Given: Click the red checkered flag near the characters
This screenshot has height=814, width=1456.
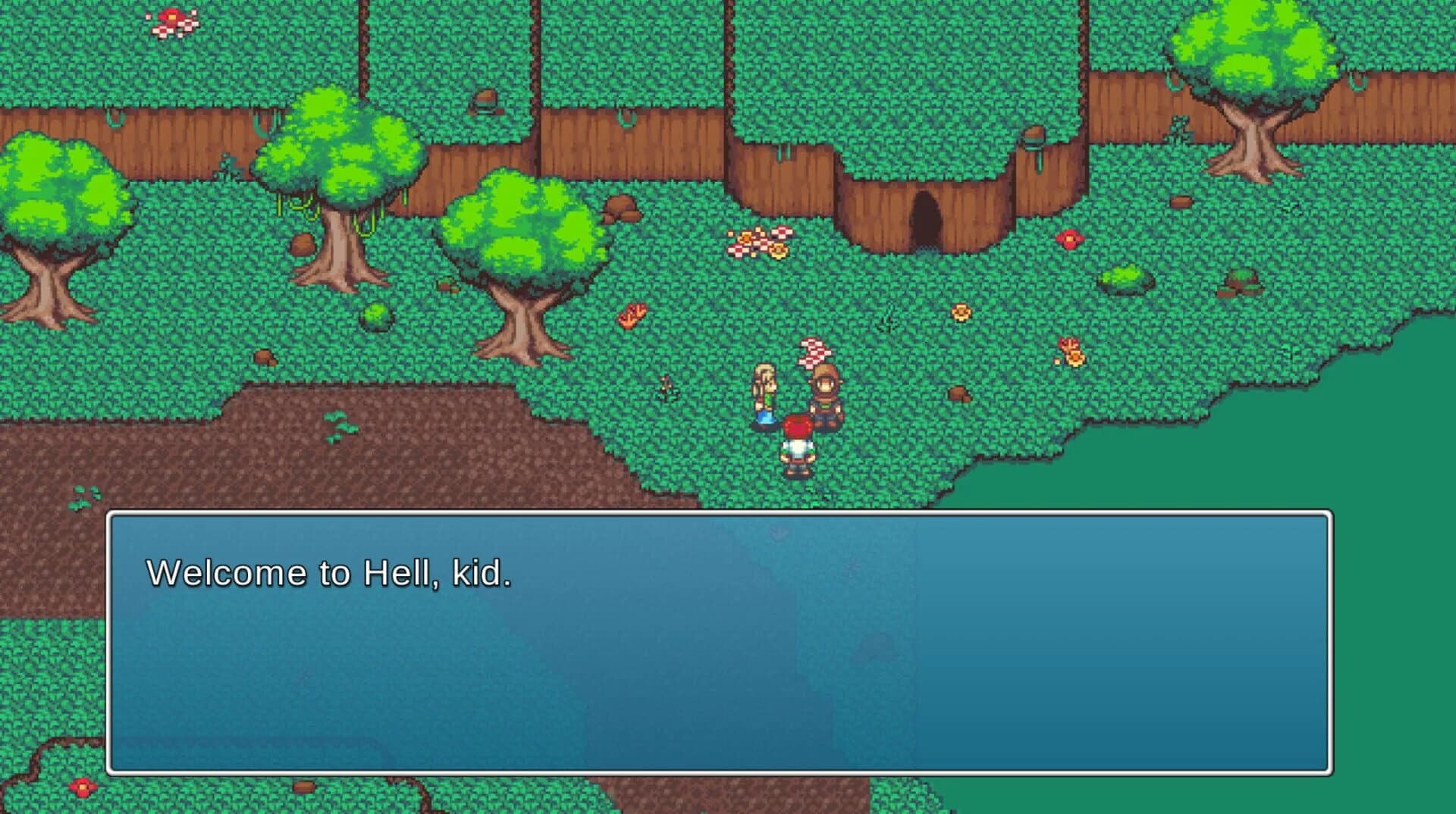Looking at the screenshot, I should coord(813,352).
